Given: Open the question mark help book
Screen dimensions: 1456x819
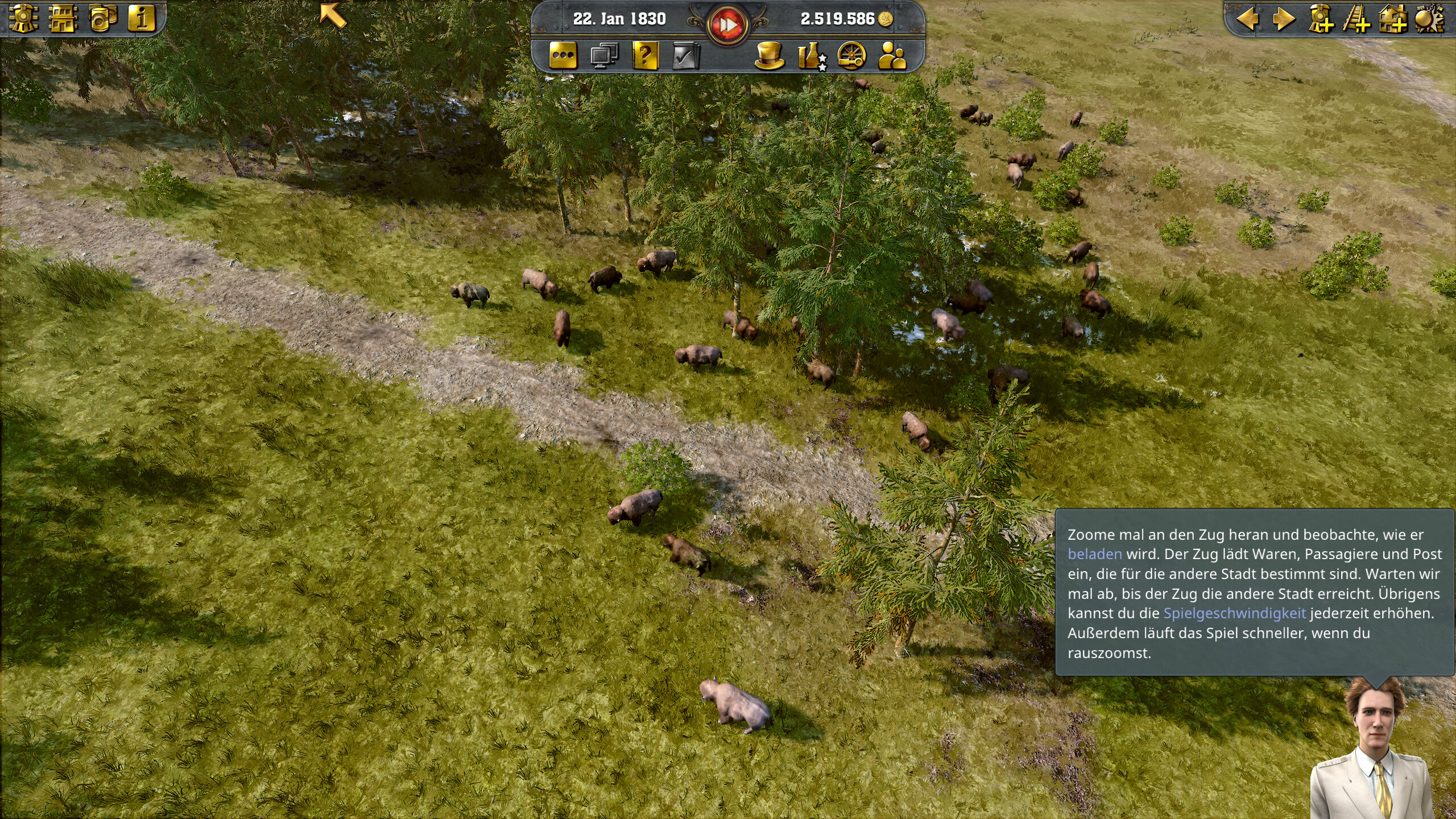Looking at the screenshot, I should [x=645, y=56].
